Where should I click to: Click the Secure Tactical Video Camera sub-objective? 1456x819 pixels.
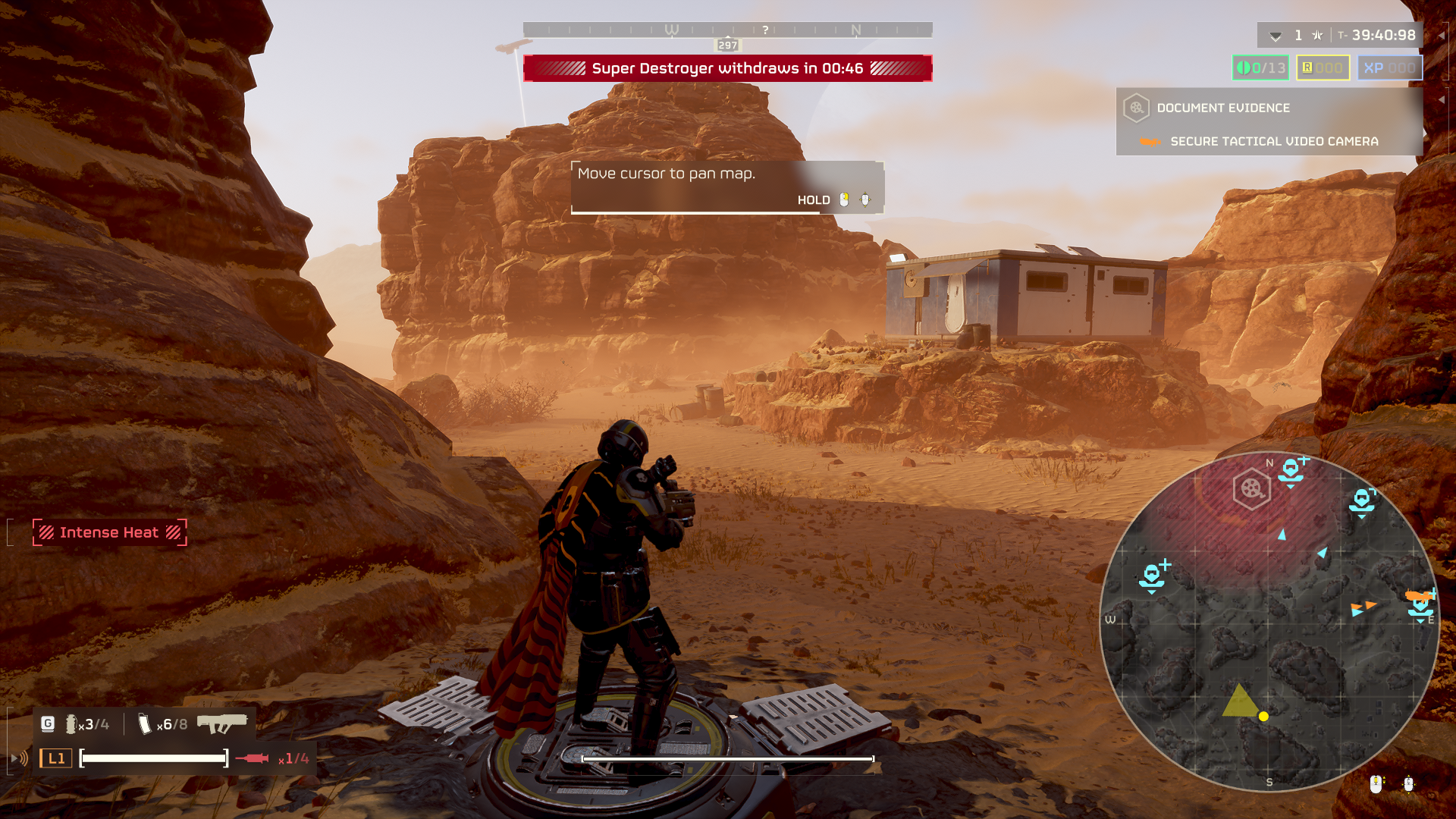(x=1274, y=142)
